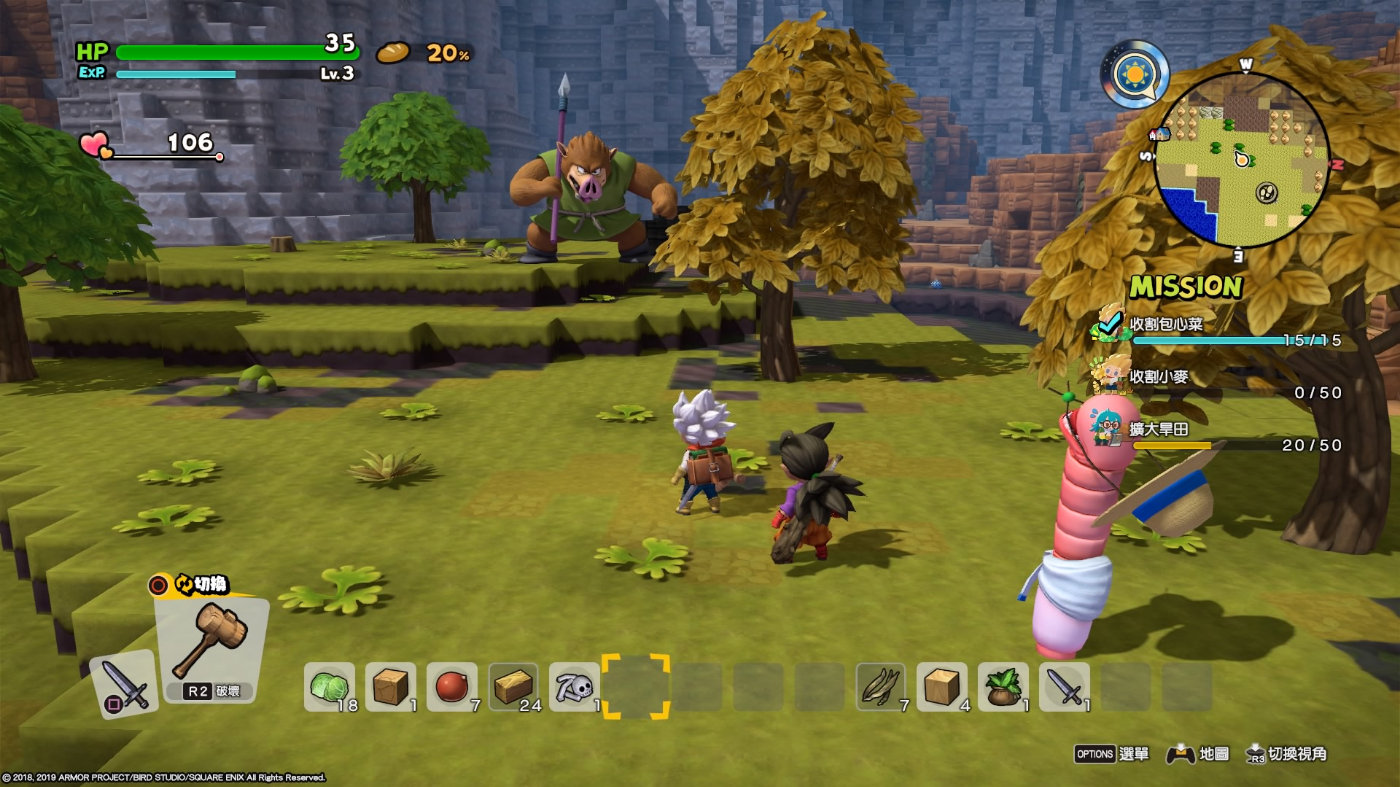Click the house marker on minimap edge

1161,133
